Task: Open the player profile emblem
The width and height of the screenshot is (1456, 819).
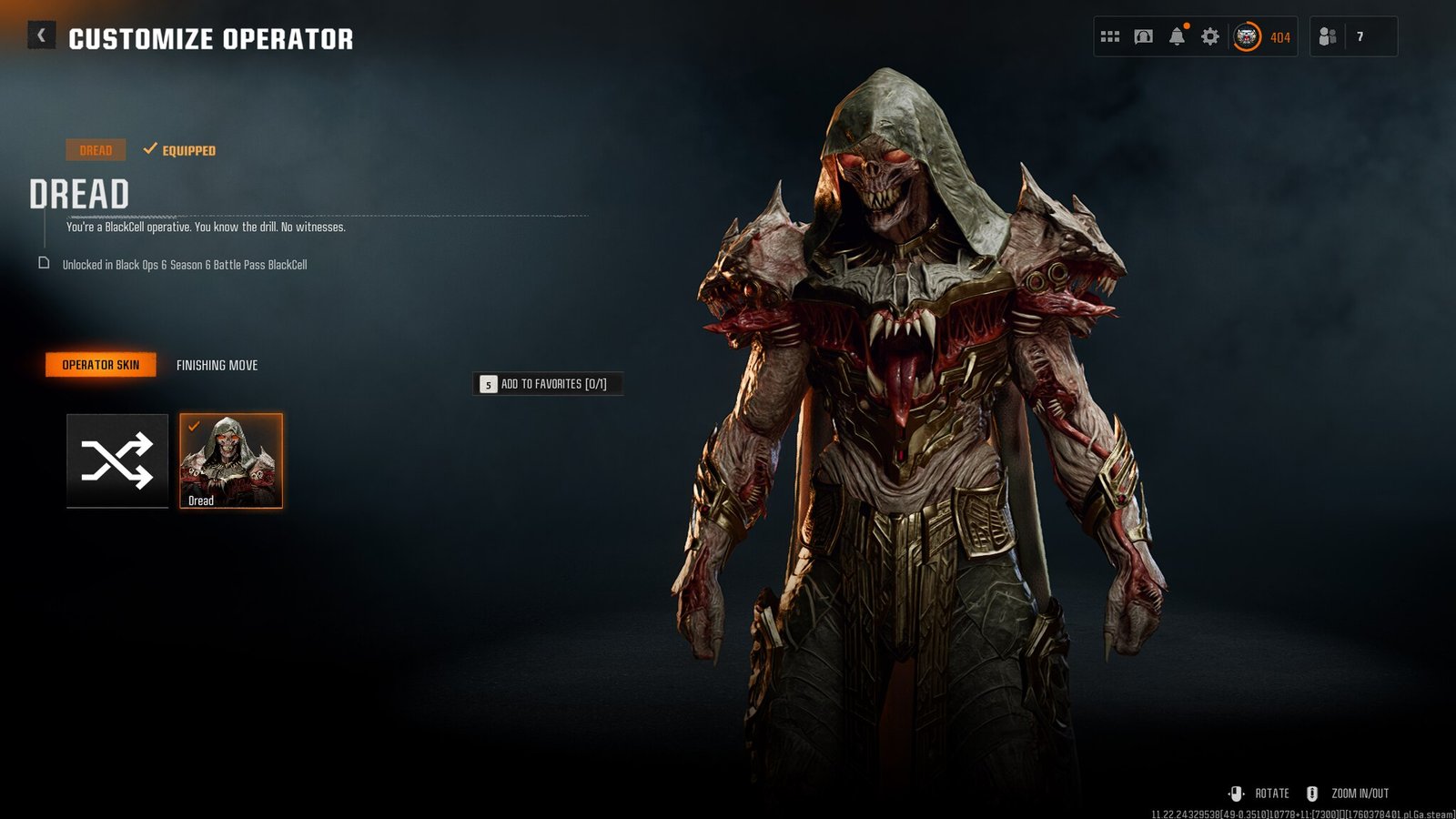Action: [1247, 37]
